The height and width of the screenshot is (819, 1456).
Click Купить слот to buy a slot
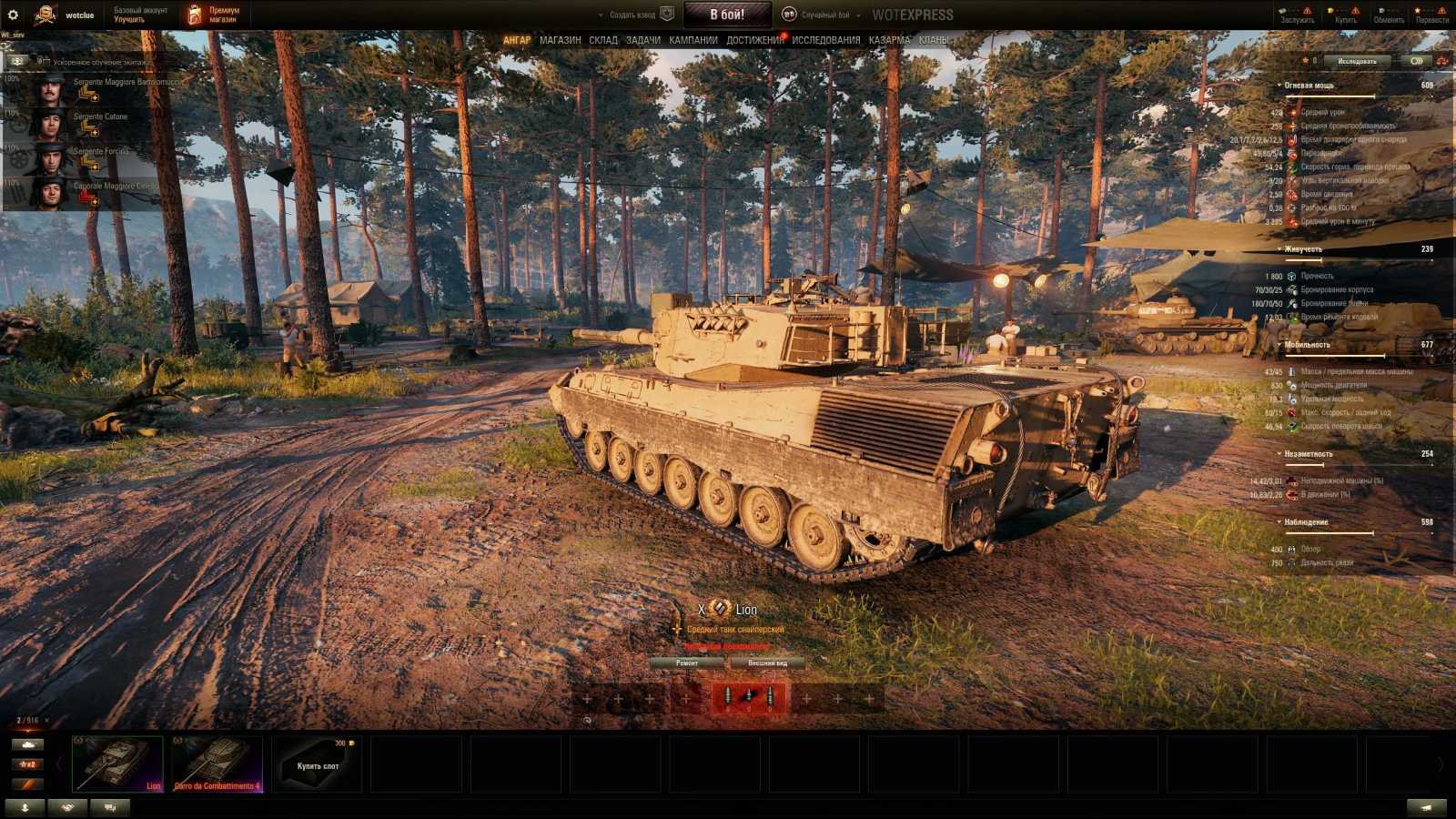coord(318,763)
